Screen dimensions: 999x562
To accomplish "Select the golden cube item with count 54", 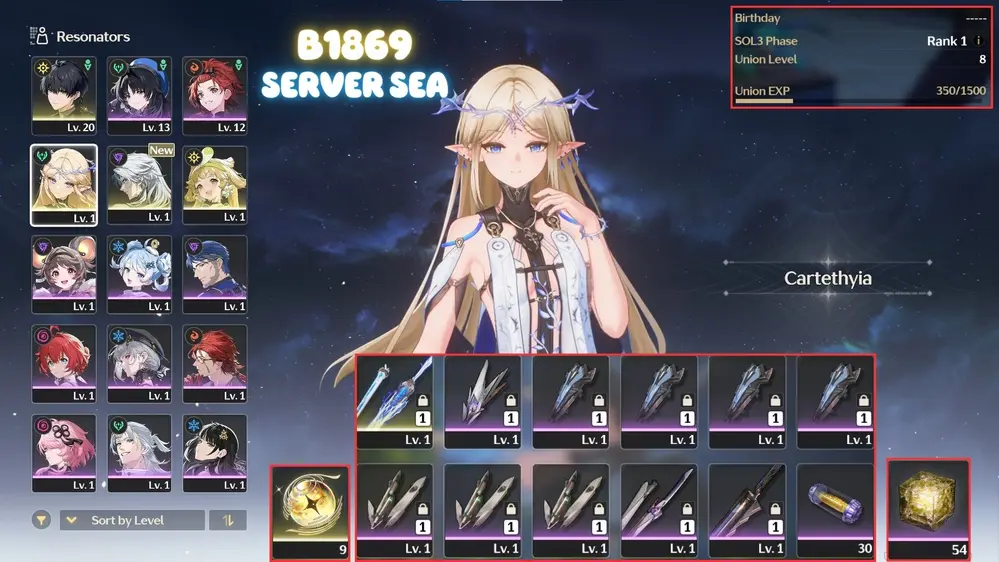I will point(928,509).
